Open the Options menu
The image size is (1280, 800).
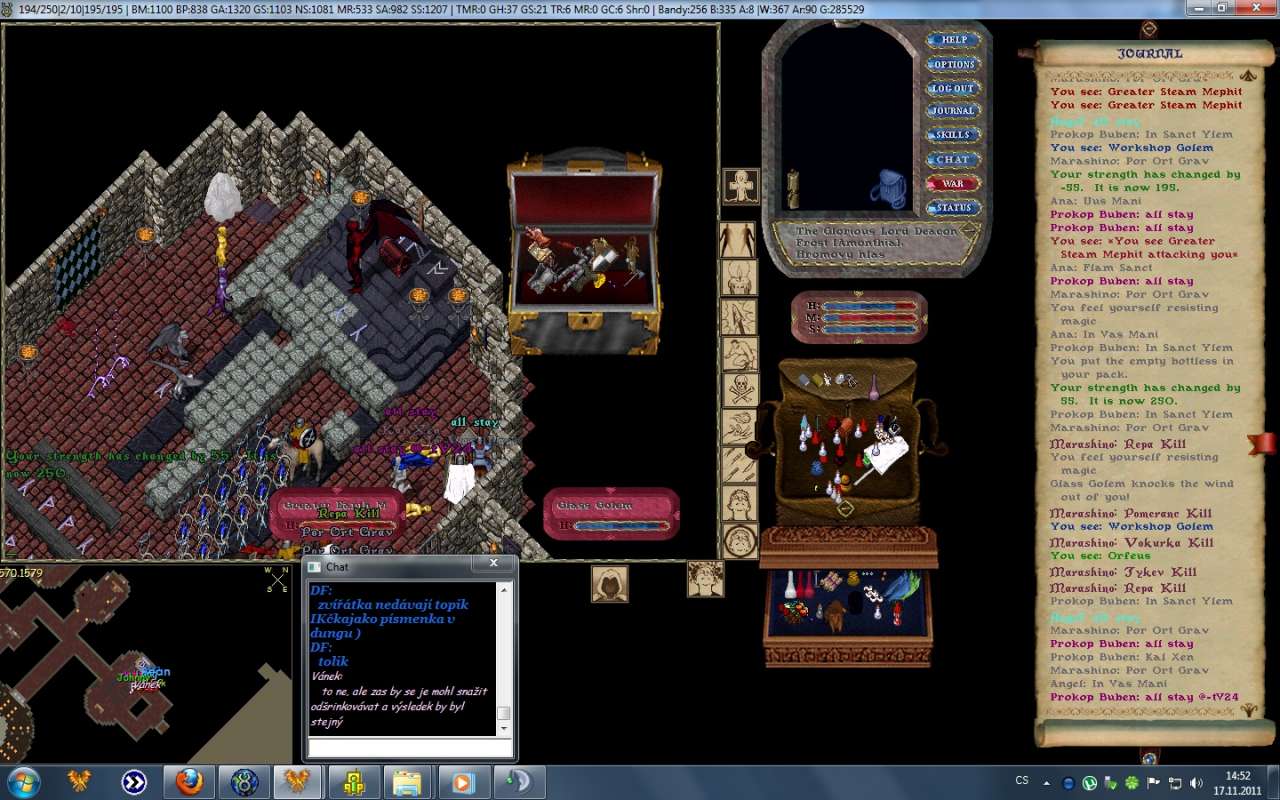(953, 64)
